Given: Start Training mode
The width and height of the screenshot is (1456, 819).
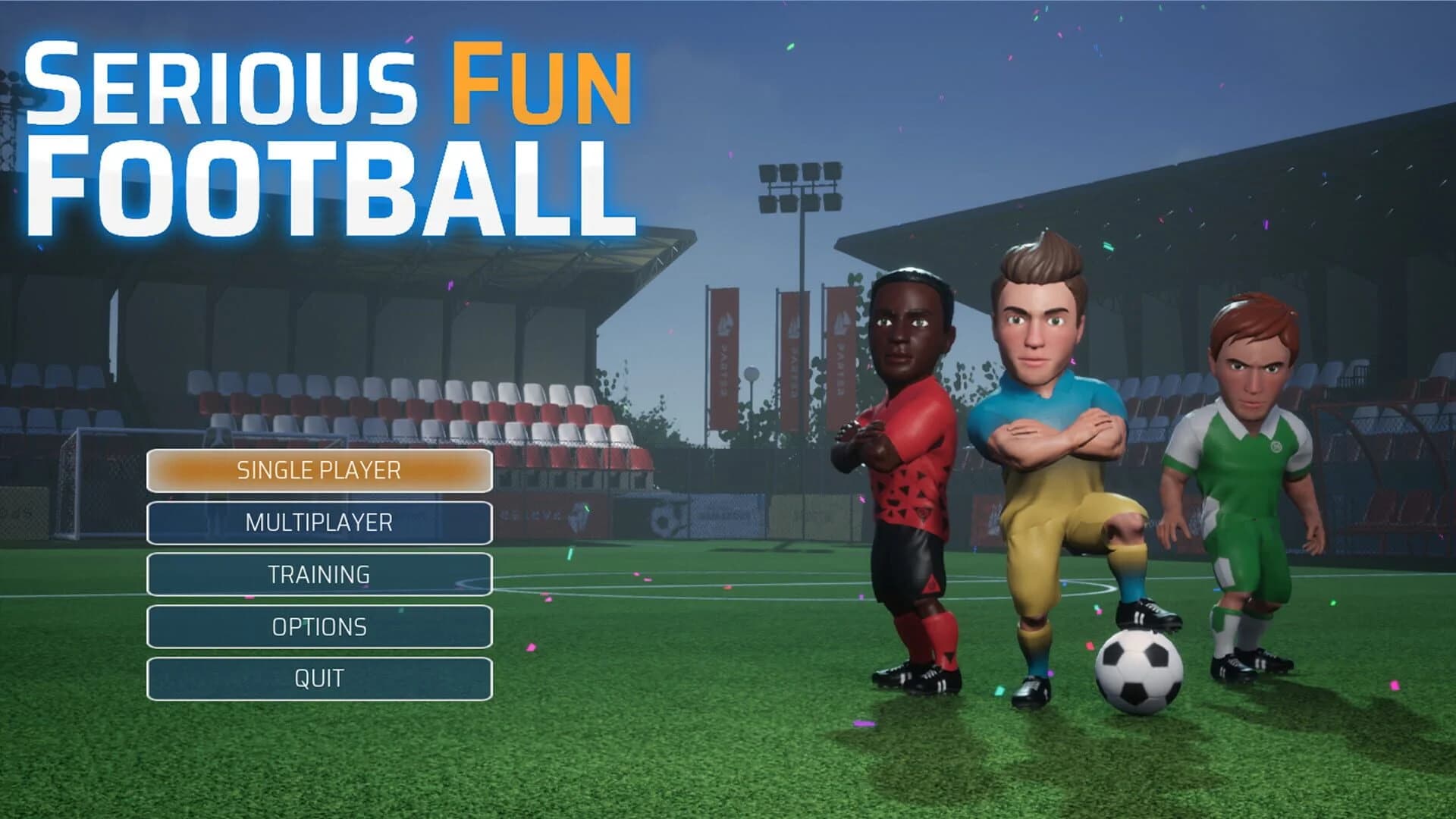Looking at the screenshot, I should pos(318,575).
